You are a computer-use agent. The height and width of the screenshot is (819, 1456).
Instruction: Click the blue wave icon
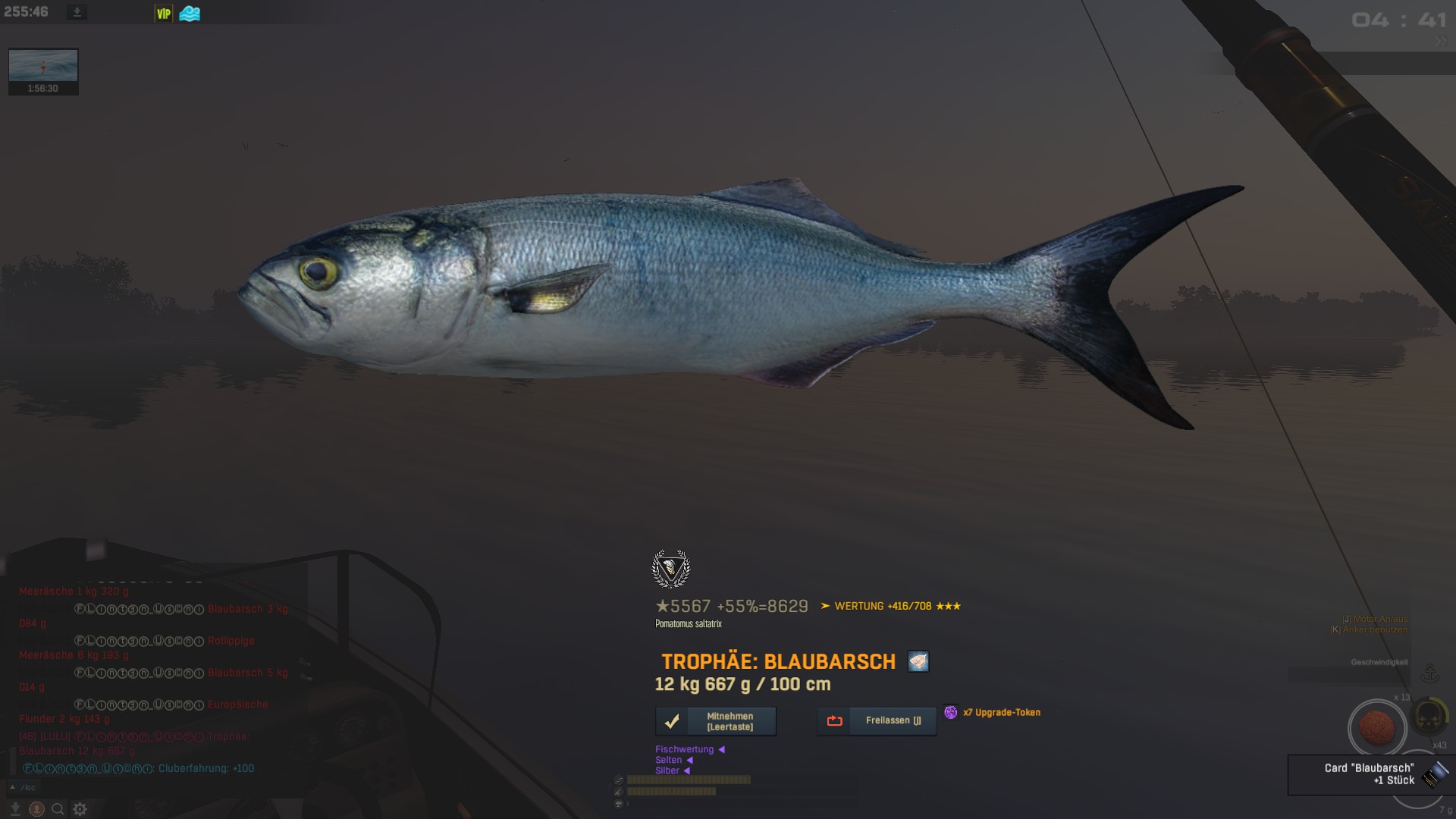pos(190,14)
